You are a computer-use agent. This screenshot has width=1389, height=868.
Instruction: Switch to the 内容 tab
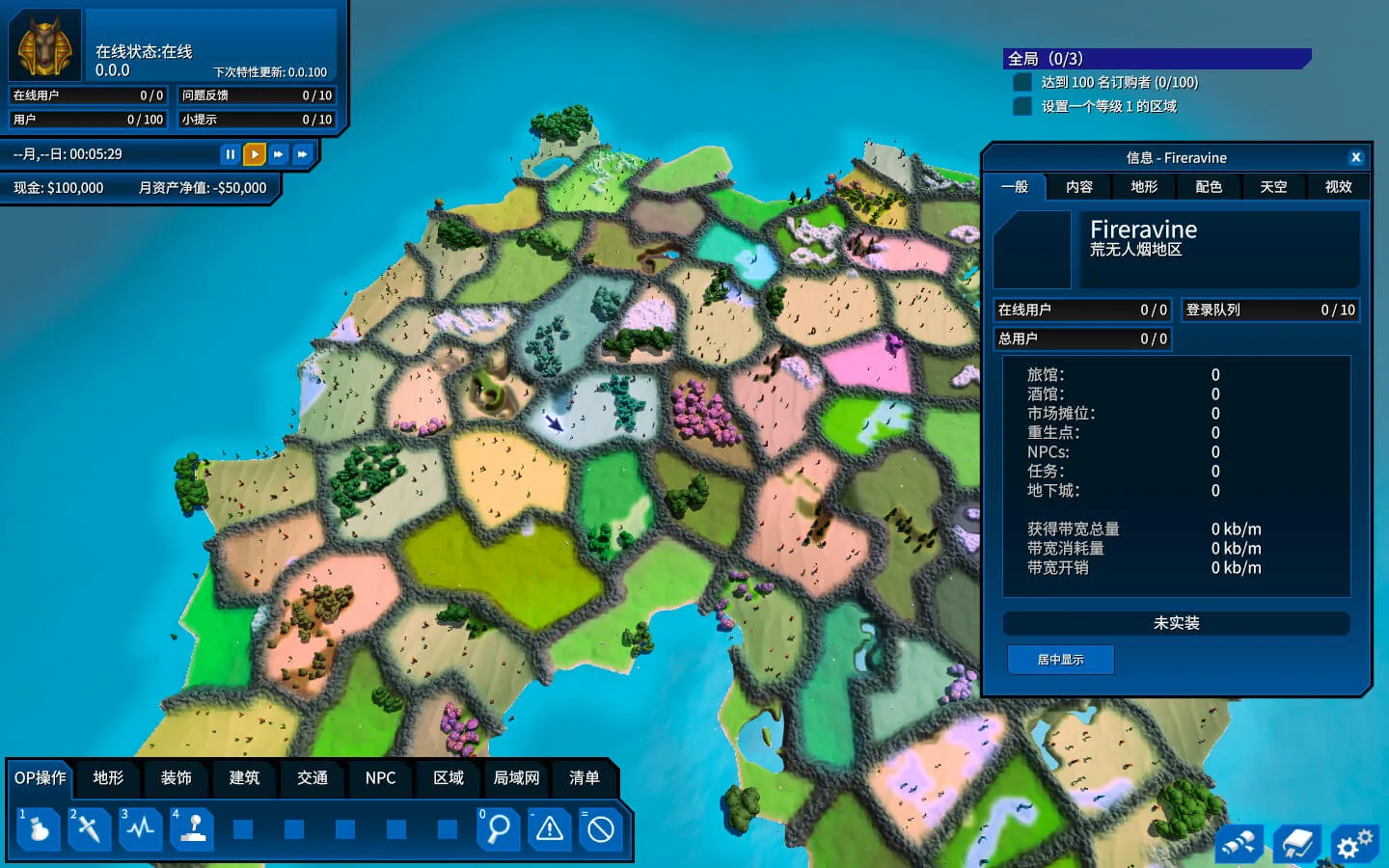[x=1079, y=187]
